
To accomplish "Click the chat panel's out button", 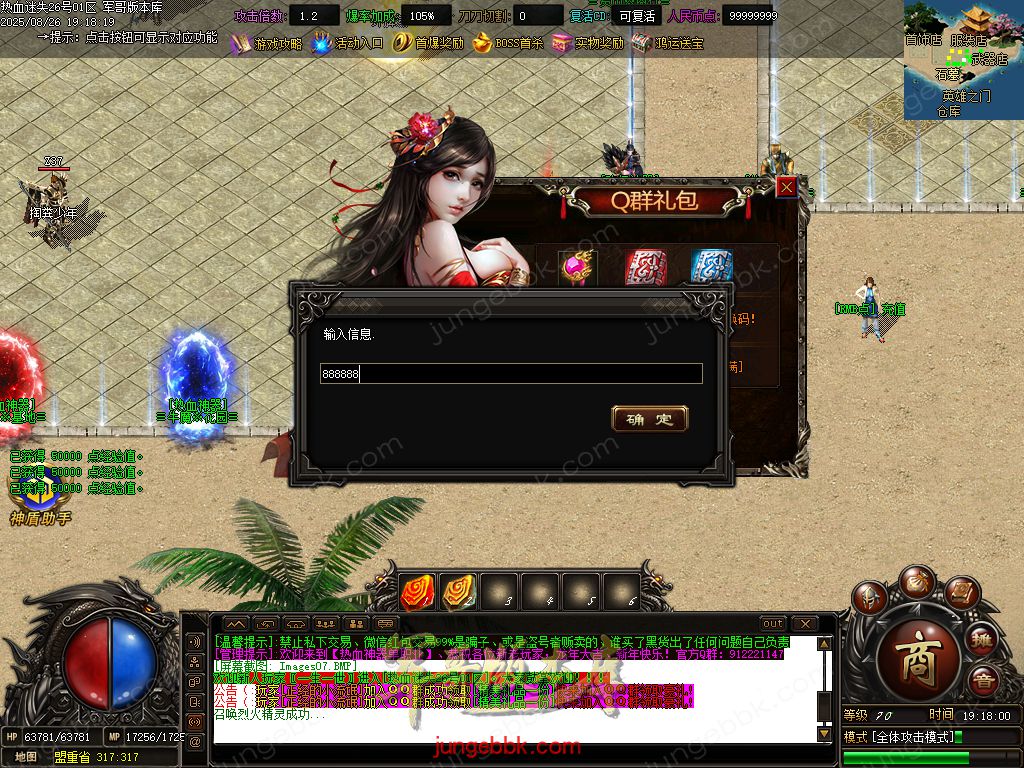I will [x=773, y=624].
